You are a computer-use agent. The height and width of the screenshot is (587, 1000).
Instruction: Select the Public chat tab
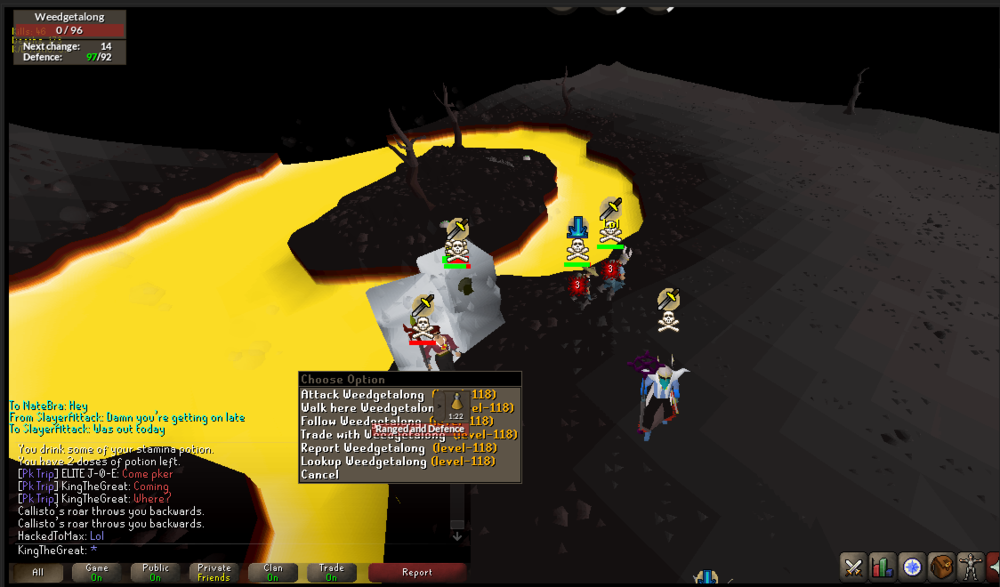point(155,573)
